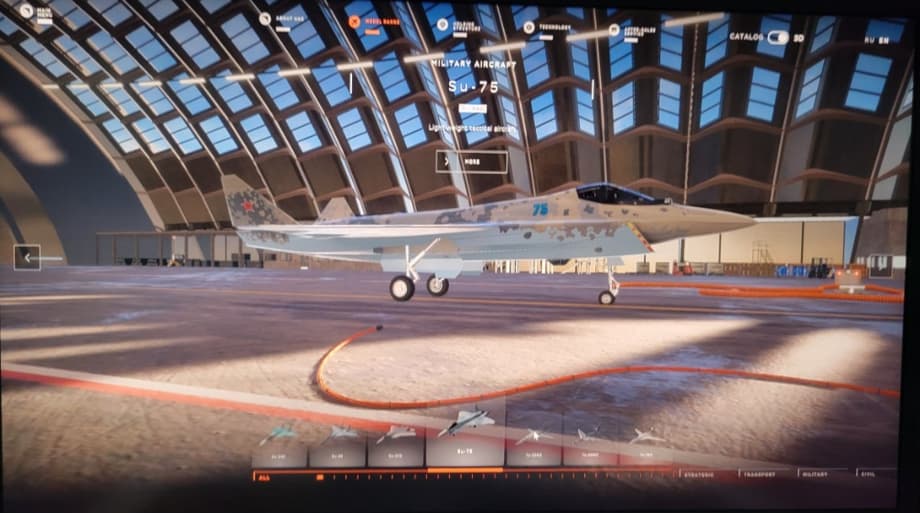Filter aircraft by Transport category
This screenshot has width=920, height=513.
point(767,473)
